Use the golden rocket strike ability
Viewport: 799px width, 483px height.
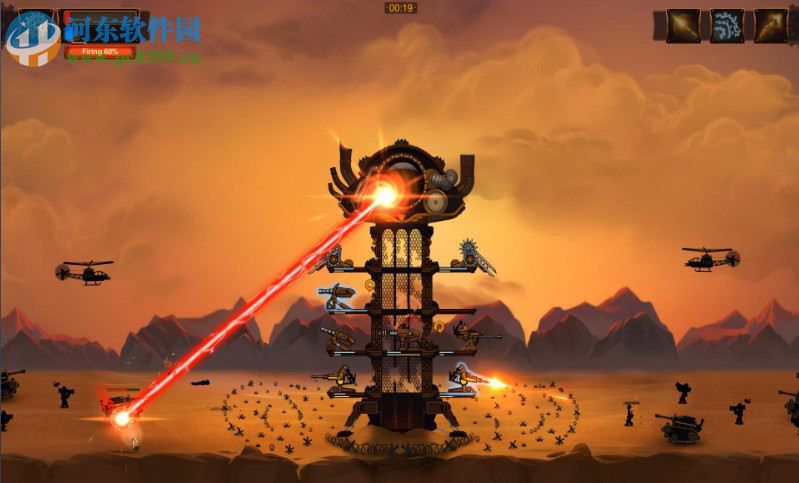click(x=770, y=25)
